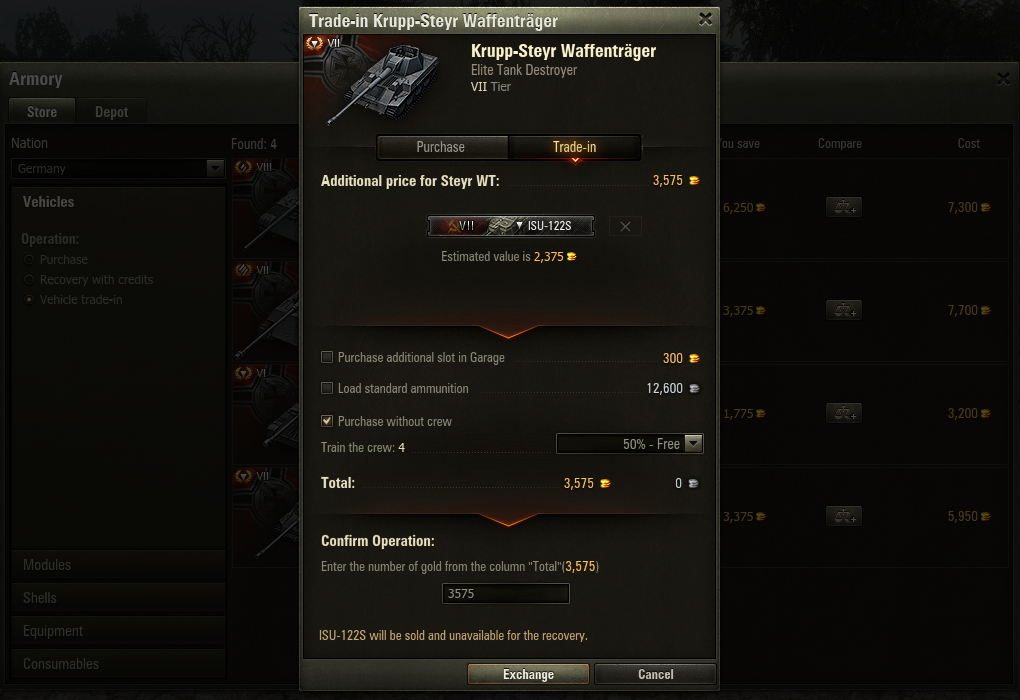Viewport: 1020px width, 700px height.
Task: Enable Load standard ammunition checkbox
Action: coord(327,388)
